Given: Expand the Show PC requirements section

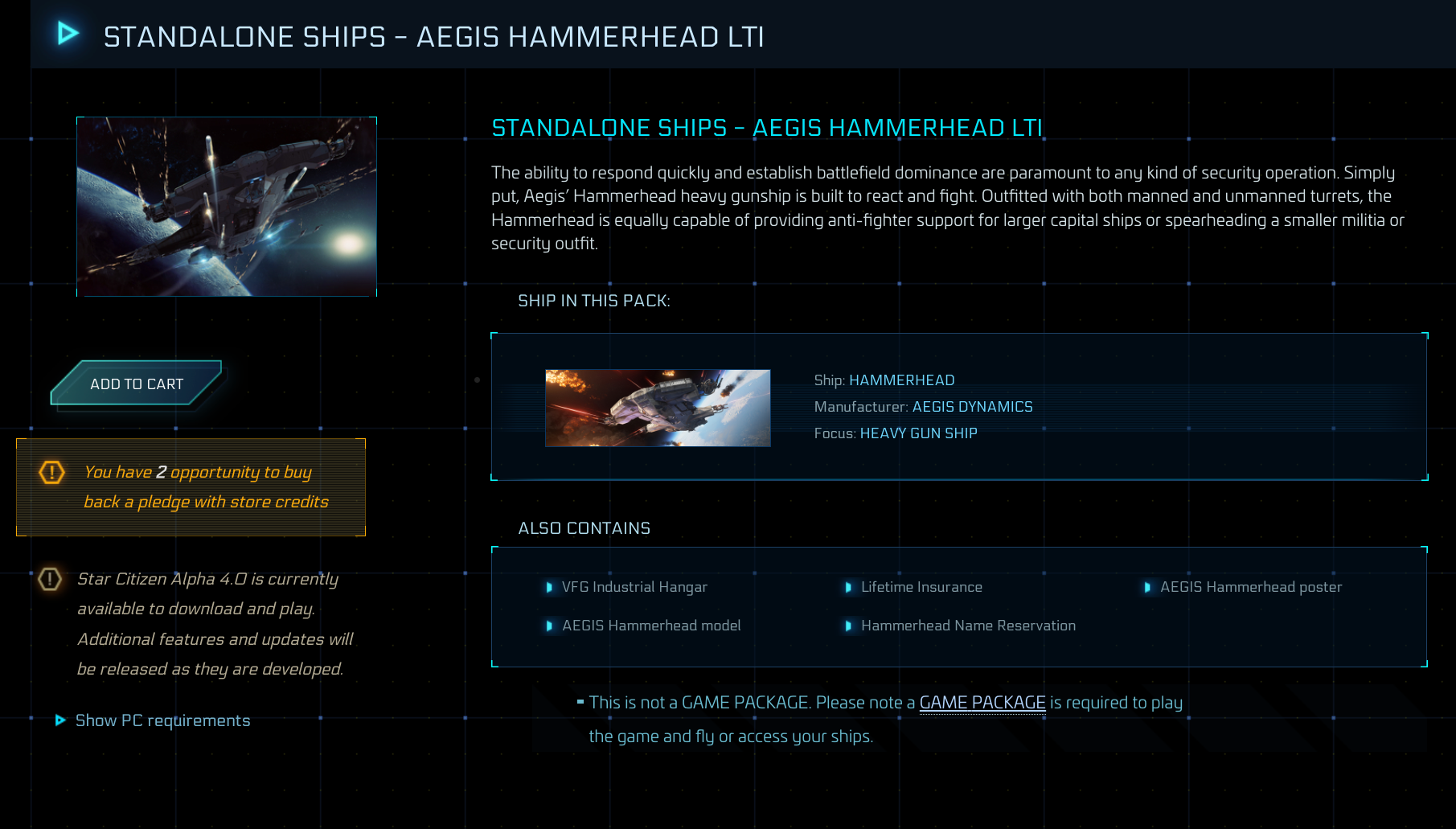Looking at the screenshot, I should (x=162, y=720).
